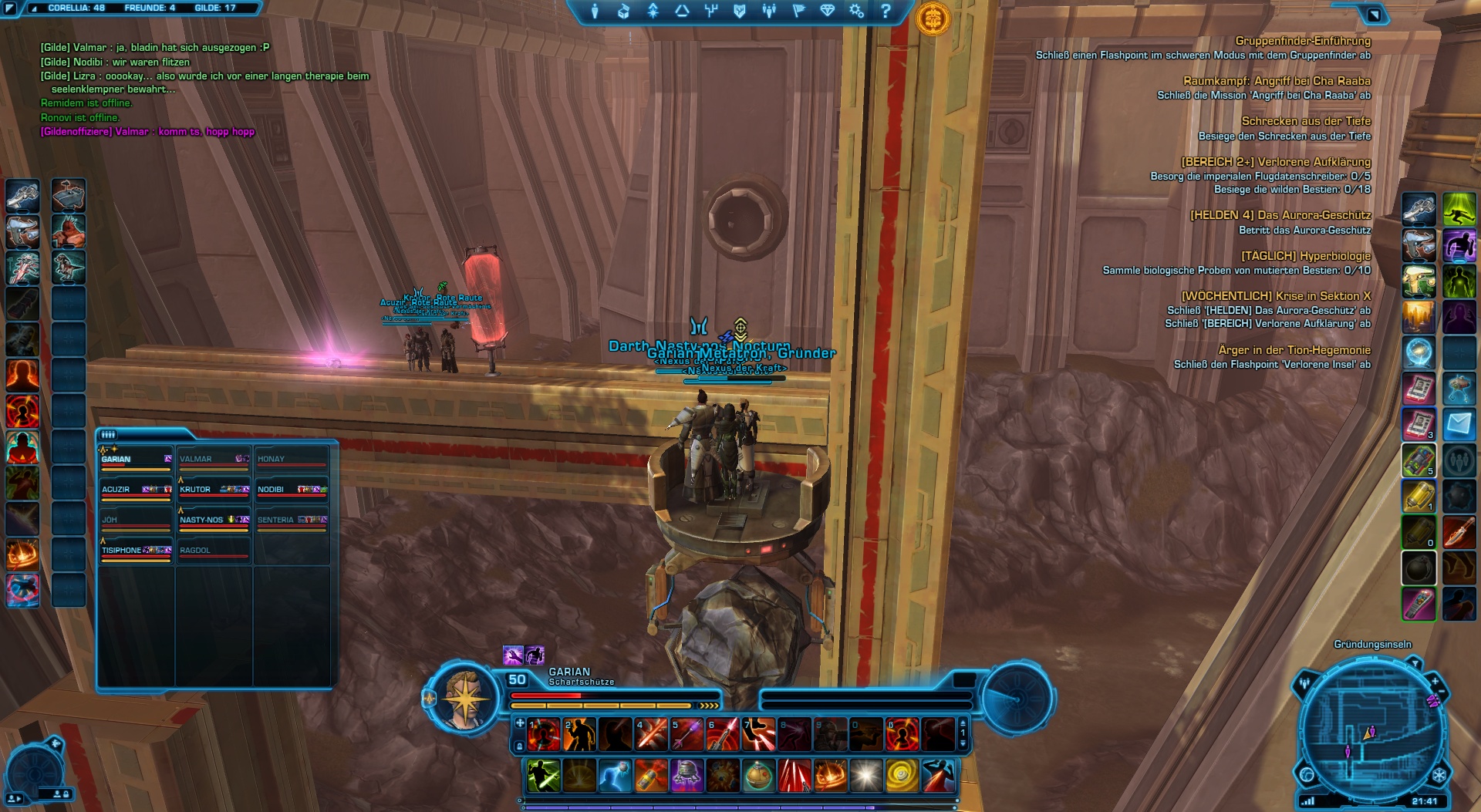The width and height of the screenshot is (1481, 812).
Task: Activate the sniper rifle ability in slot 6
Action: 723,735
